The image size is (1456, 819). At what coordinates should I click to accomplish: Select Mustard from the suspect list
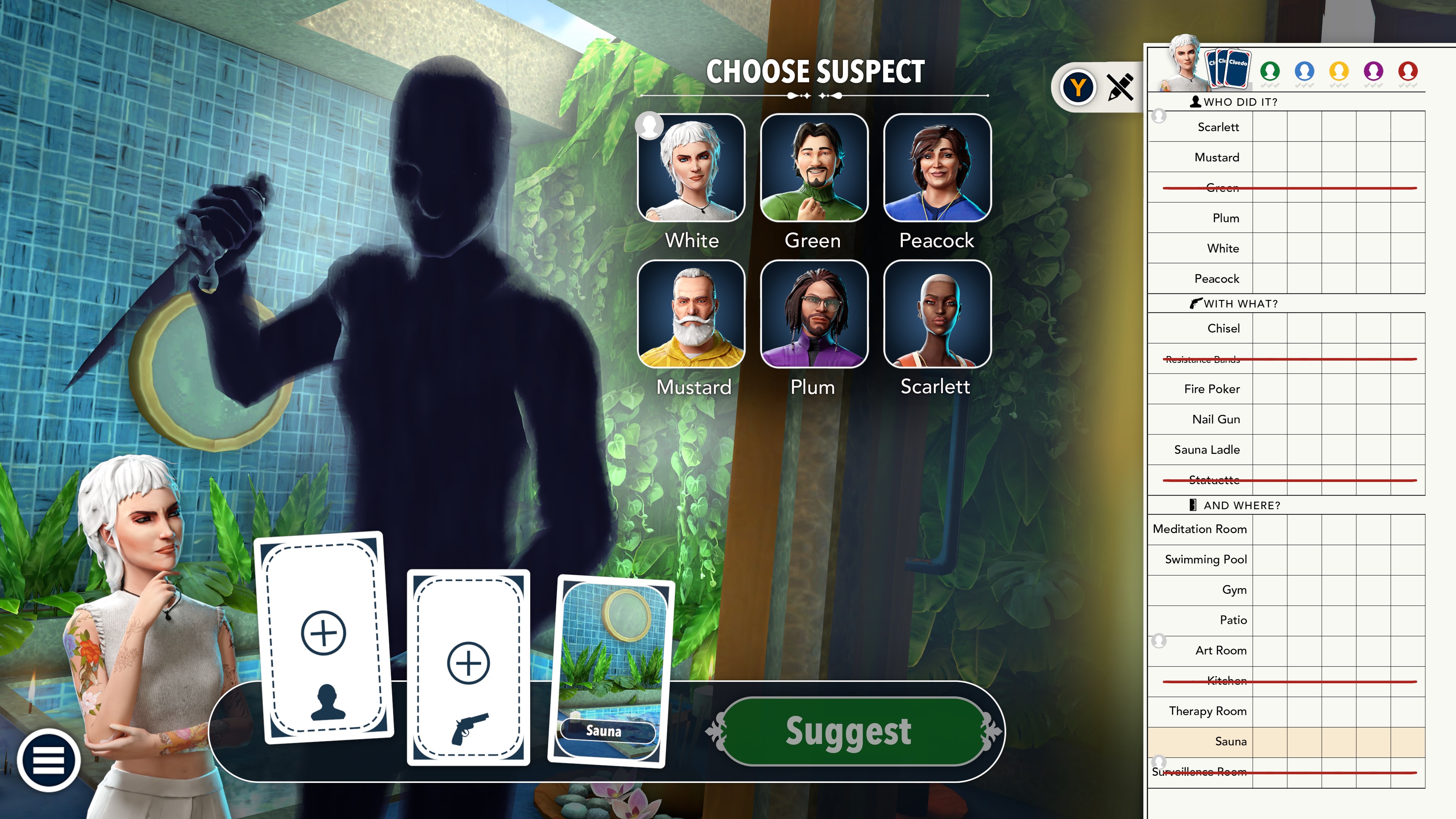692,317
